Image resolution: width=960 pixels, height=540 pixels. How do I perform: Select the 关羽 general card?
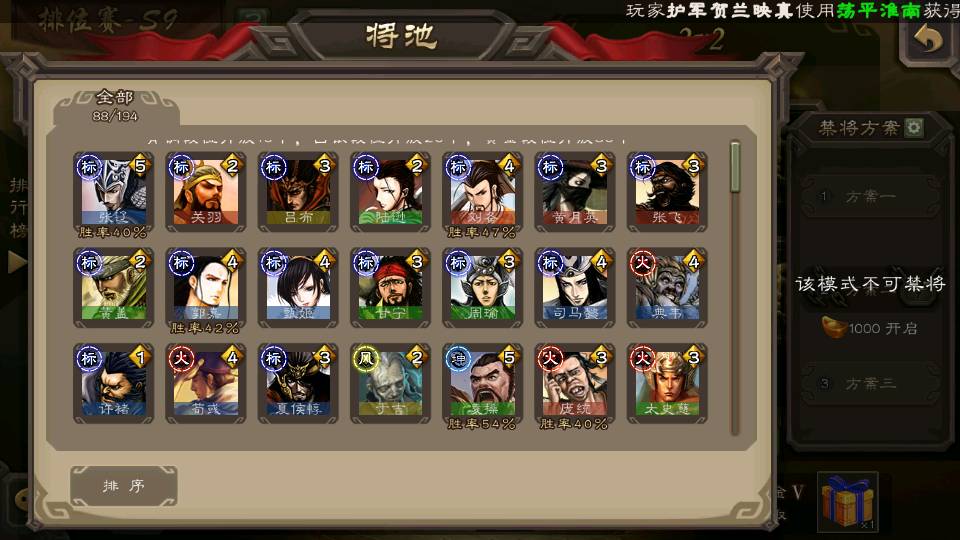coord(206,190)
